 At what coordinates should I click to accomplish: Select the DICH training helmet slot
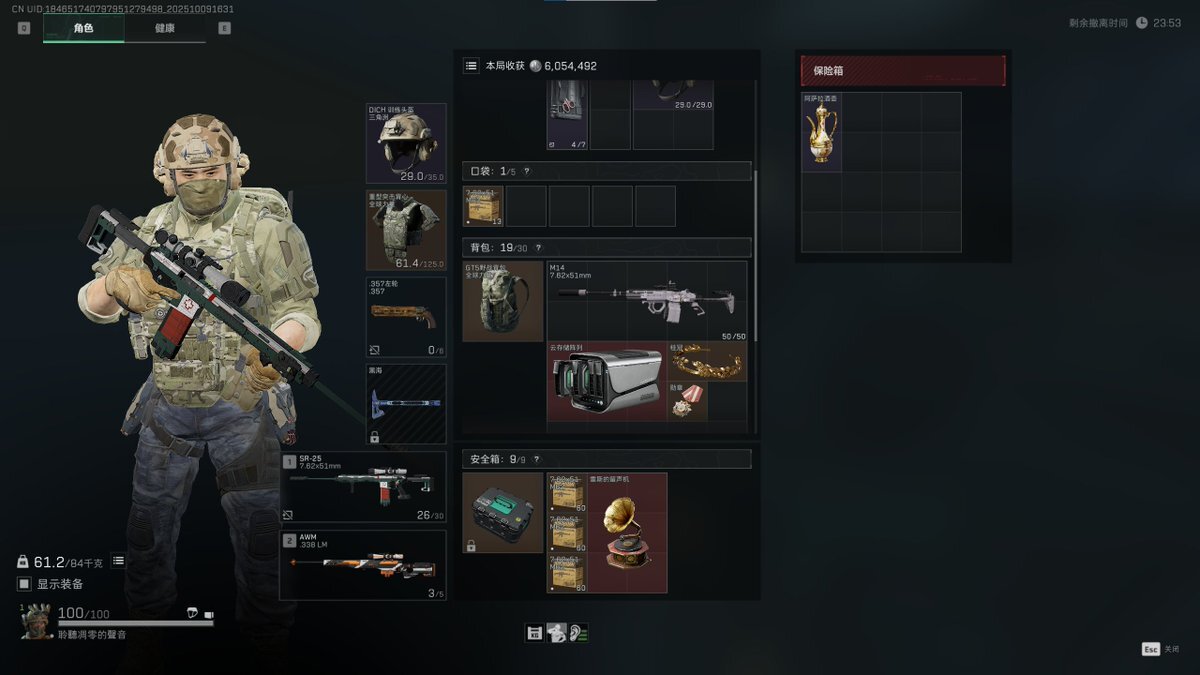406,142
